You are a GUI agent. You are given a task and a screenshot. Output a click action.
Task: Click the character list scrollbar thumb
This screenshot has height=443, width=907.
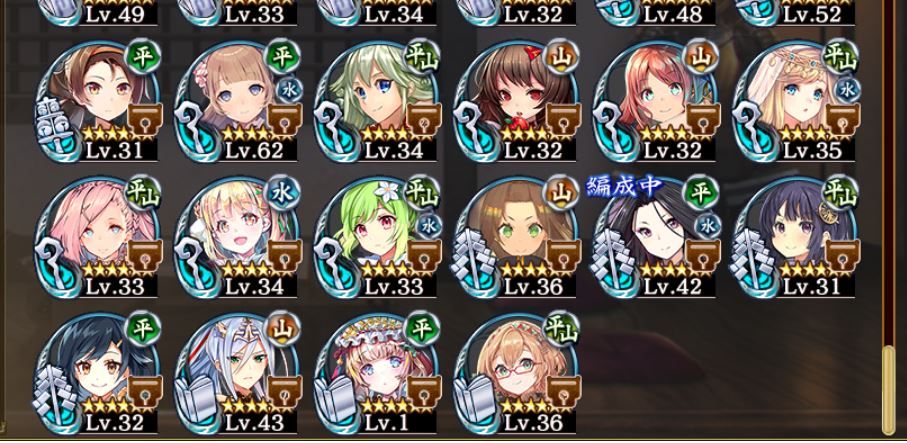[x=889, y=390]
